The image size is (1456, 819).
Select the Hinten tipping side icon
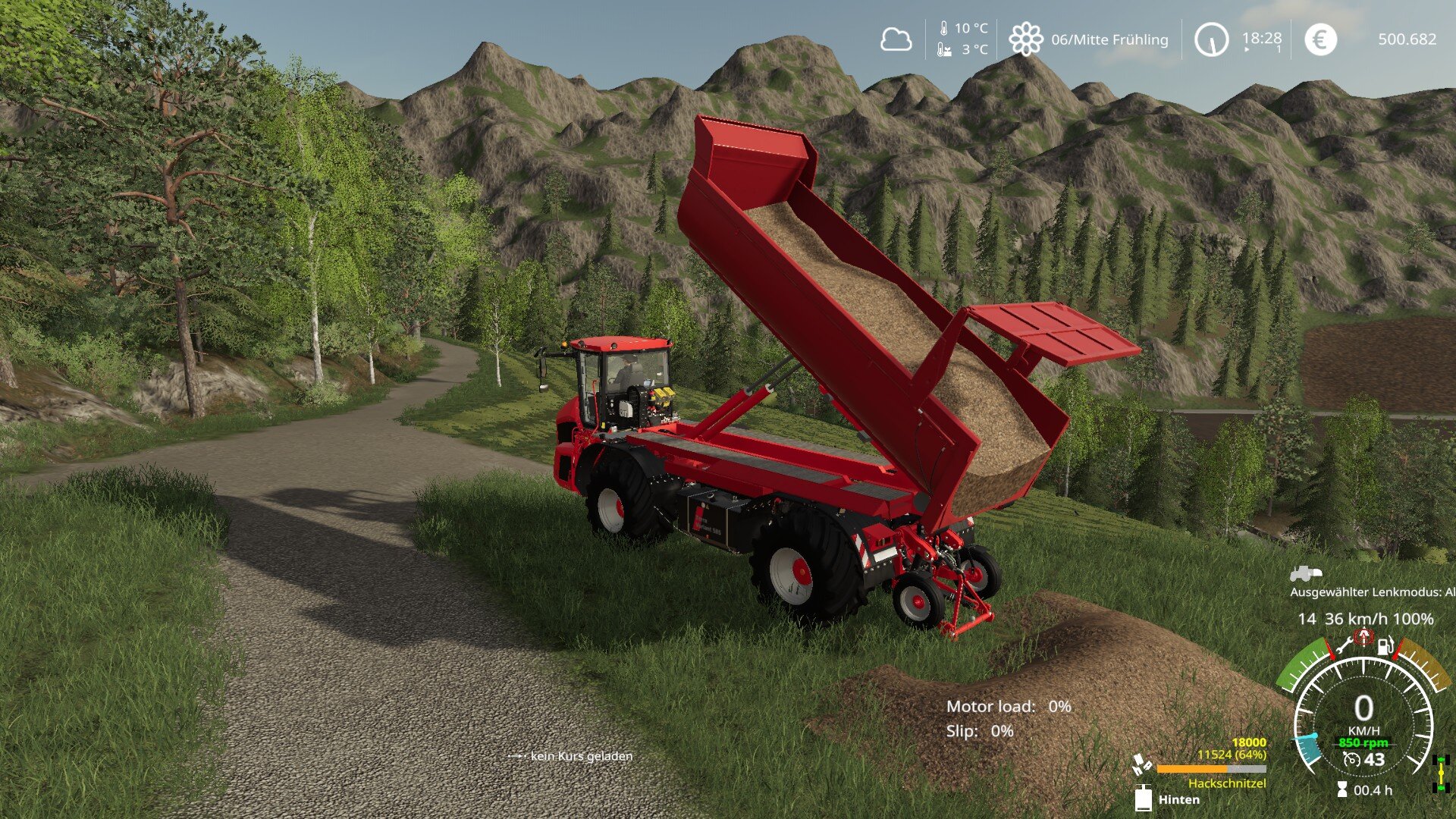coord(1144,799)
